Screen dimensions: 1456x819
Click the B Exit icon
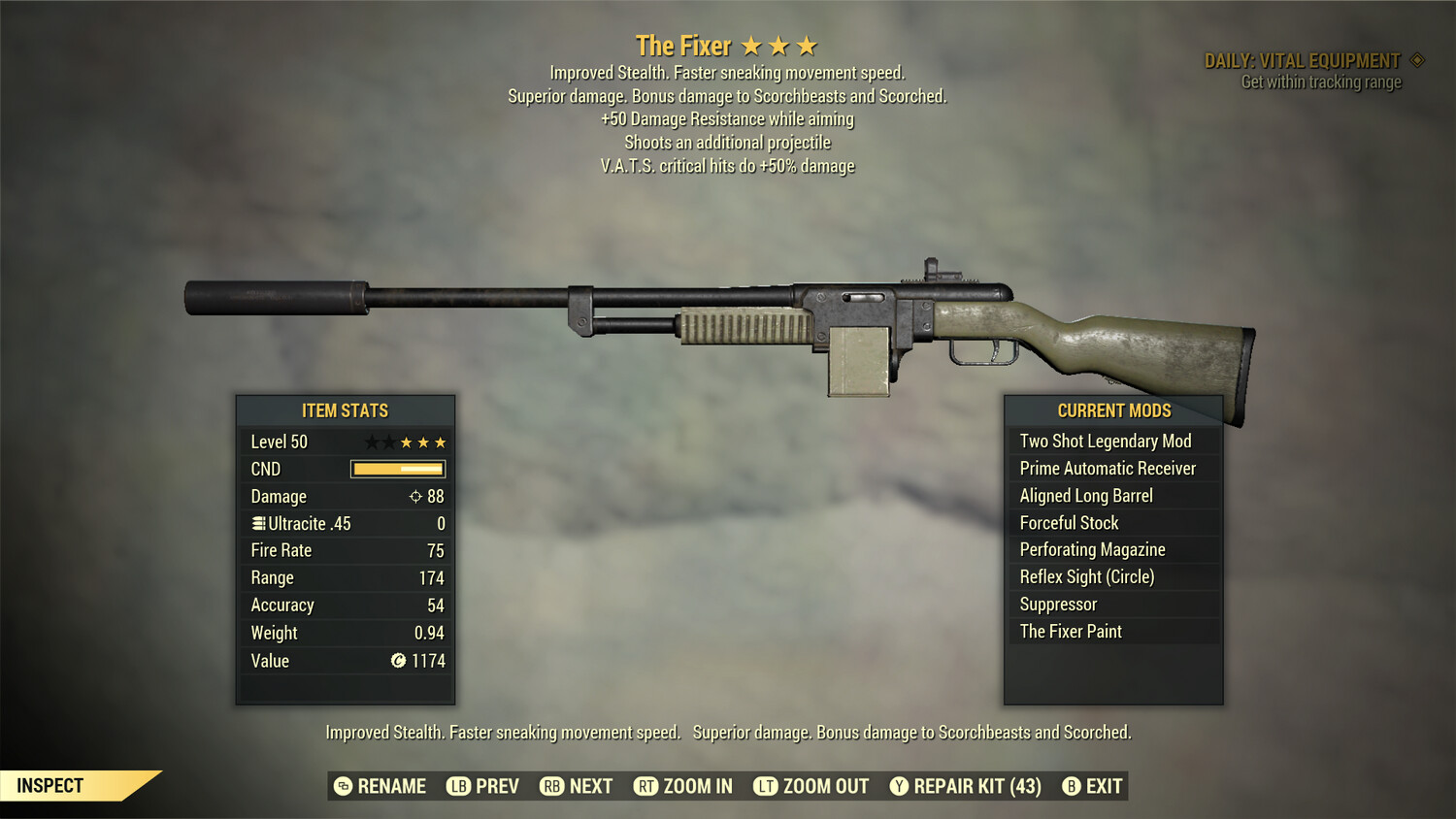coord(1071,786)
